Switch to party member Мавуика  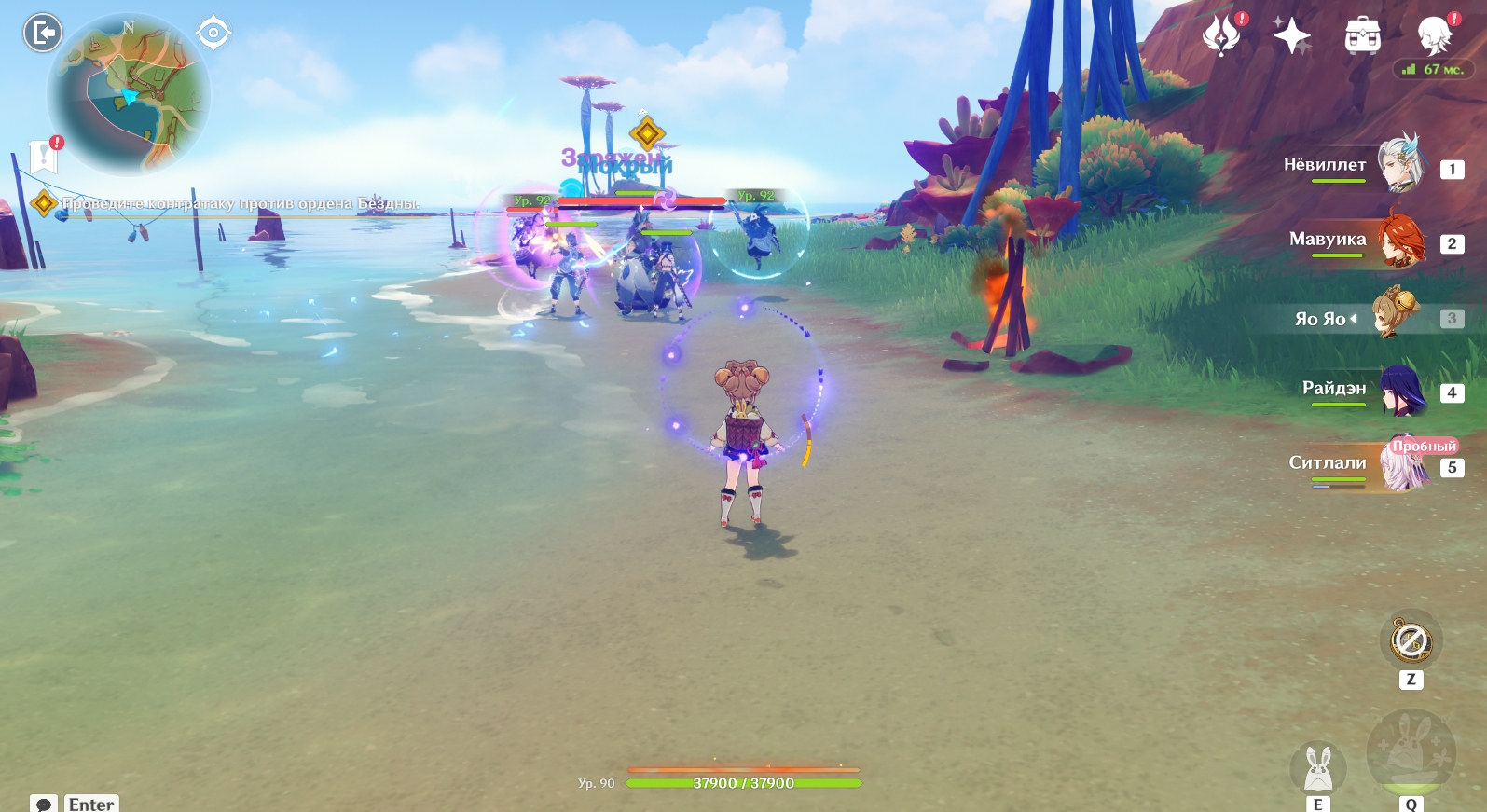click(x=1398, y=241)
